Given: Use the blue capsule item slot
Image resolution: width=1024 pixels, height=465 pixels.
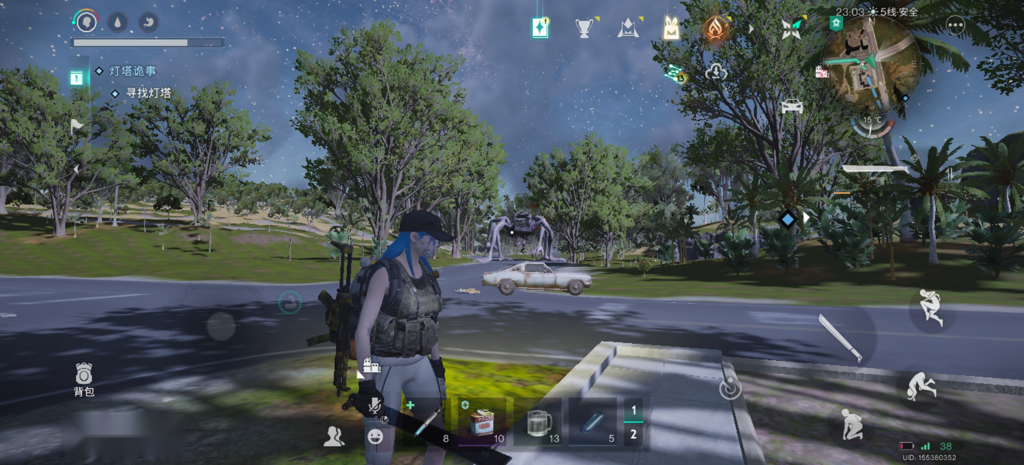Looking at the screenshot, I should pos(594,421).
